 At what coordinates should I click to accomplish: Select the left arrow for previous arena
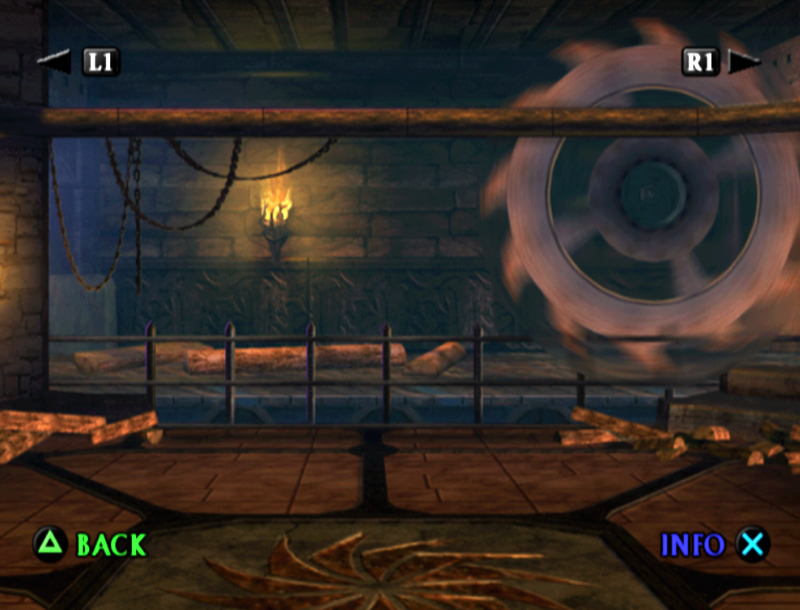[x=57, y=61]
